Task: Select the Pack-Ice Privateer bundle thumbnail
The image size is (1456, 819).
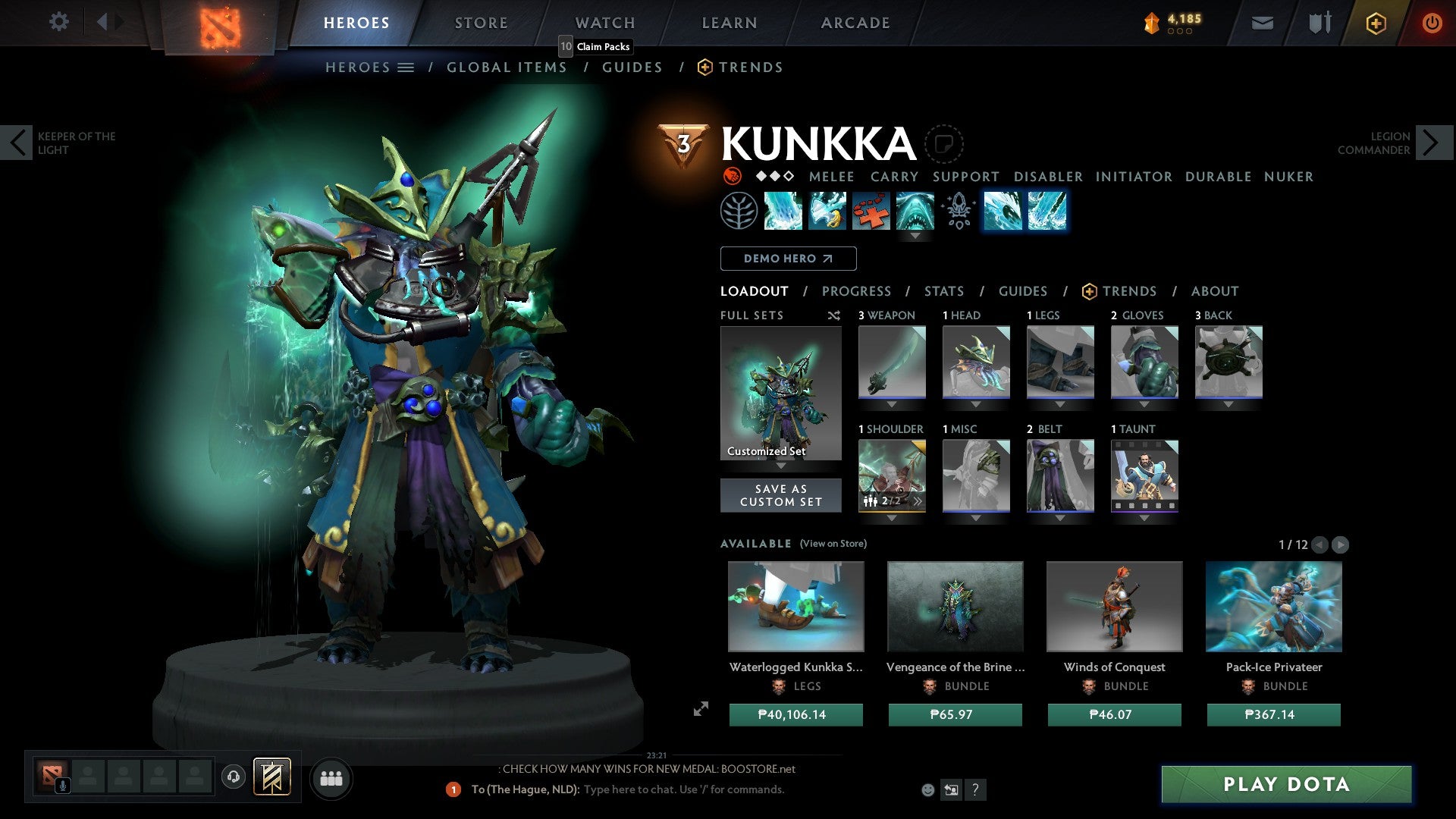Action: 1273,607
